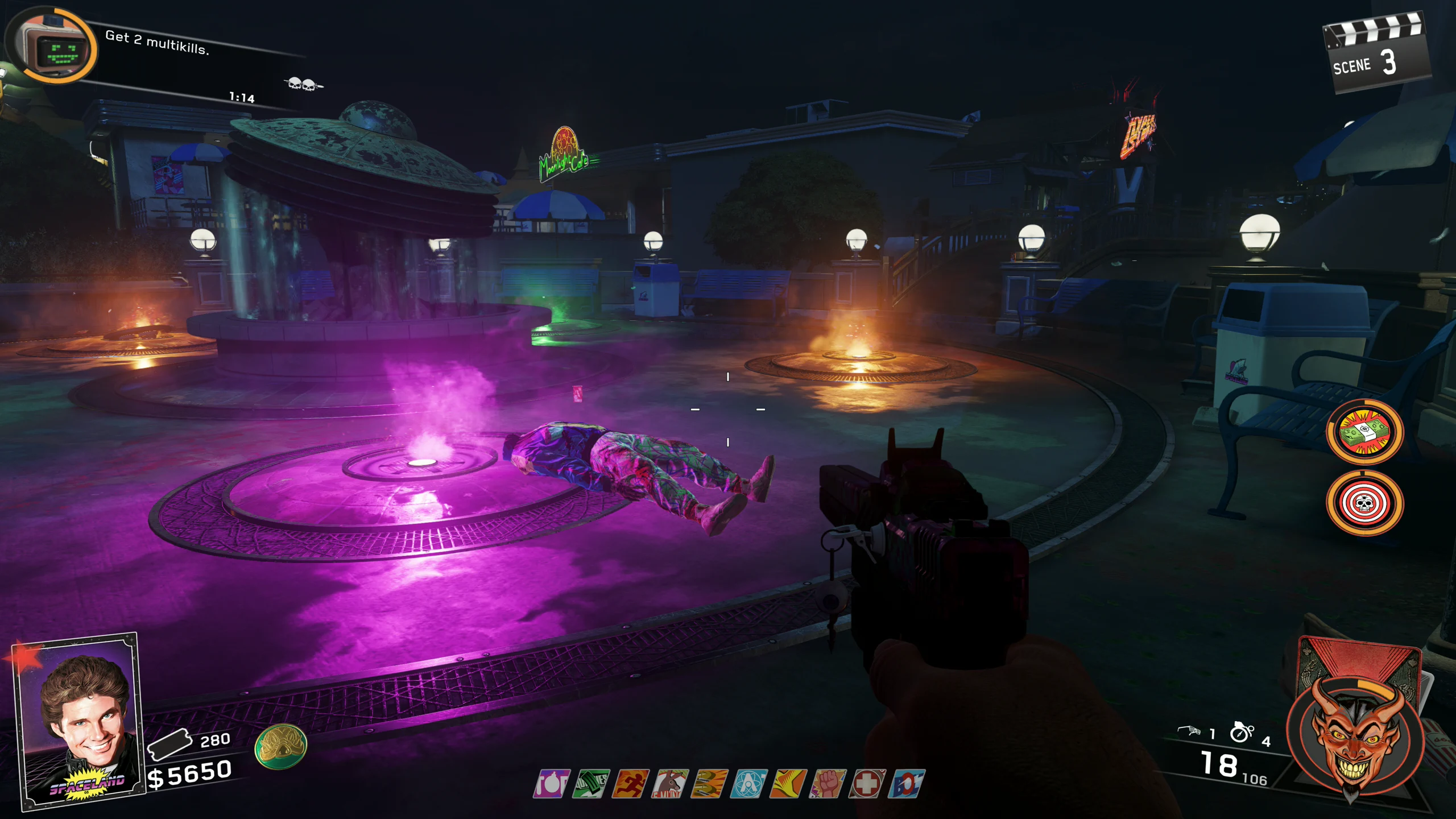This screenshot has width=1456, height=819.
Task: Pick the Slappy Taffy double-fist perk icon
Action: 709,784
